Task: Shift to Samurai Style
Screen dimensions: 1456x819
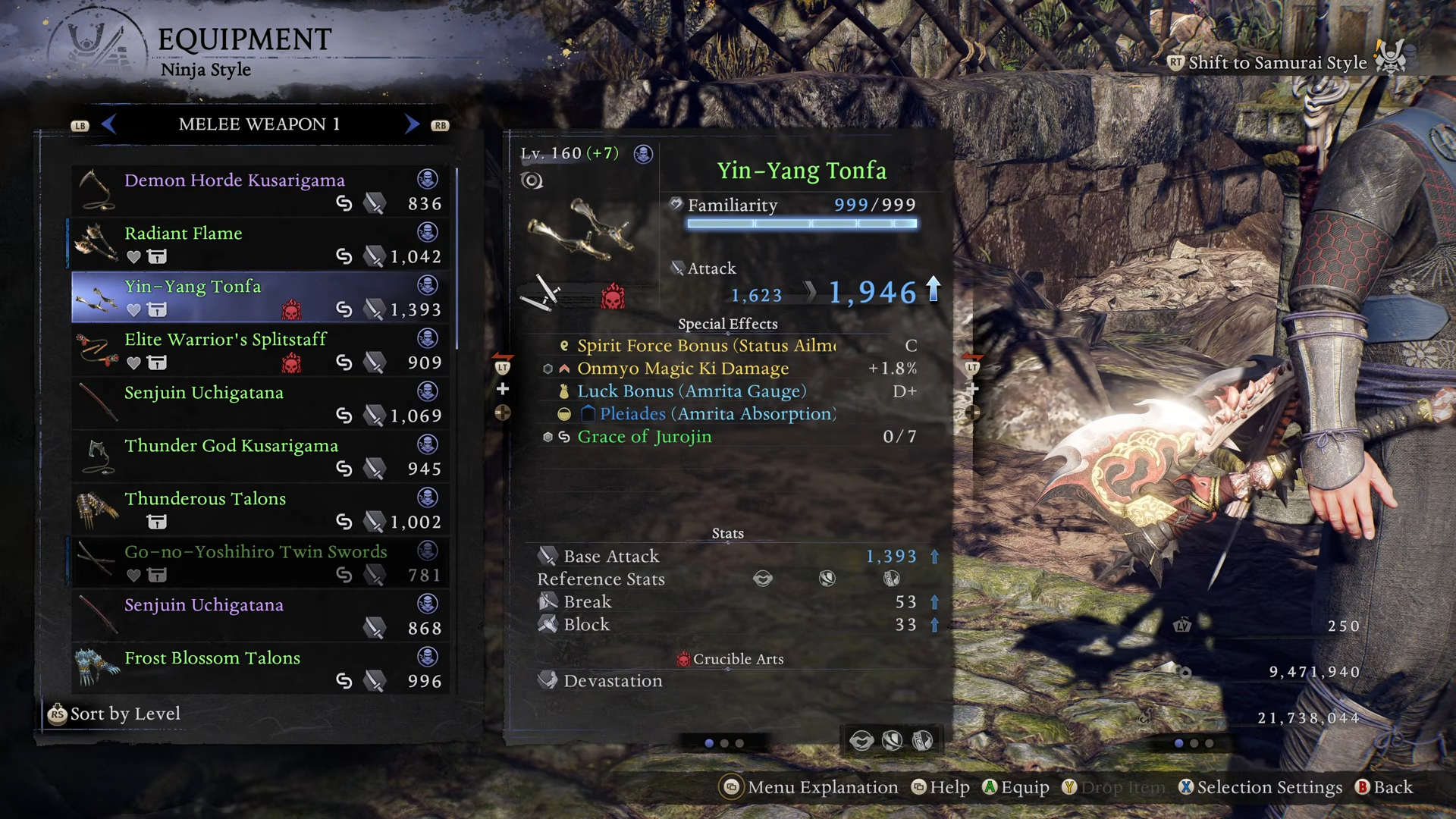Action: point(1276,62)
